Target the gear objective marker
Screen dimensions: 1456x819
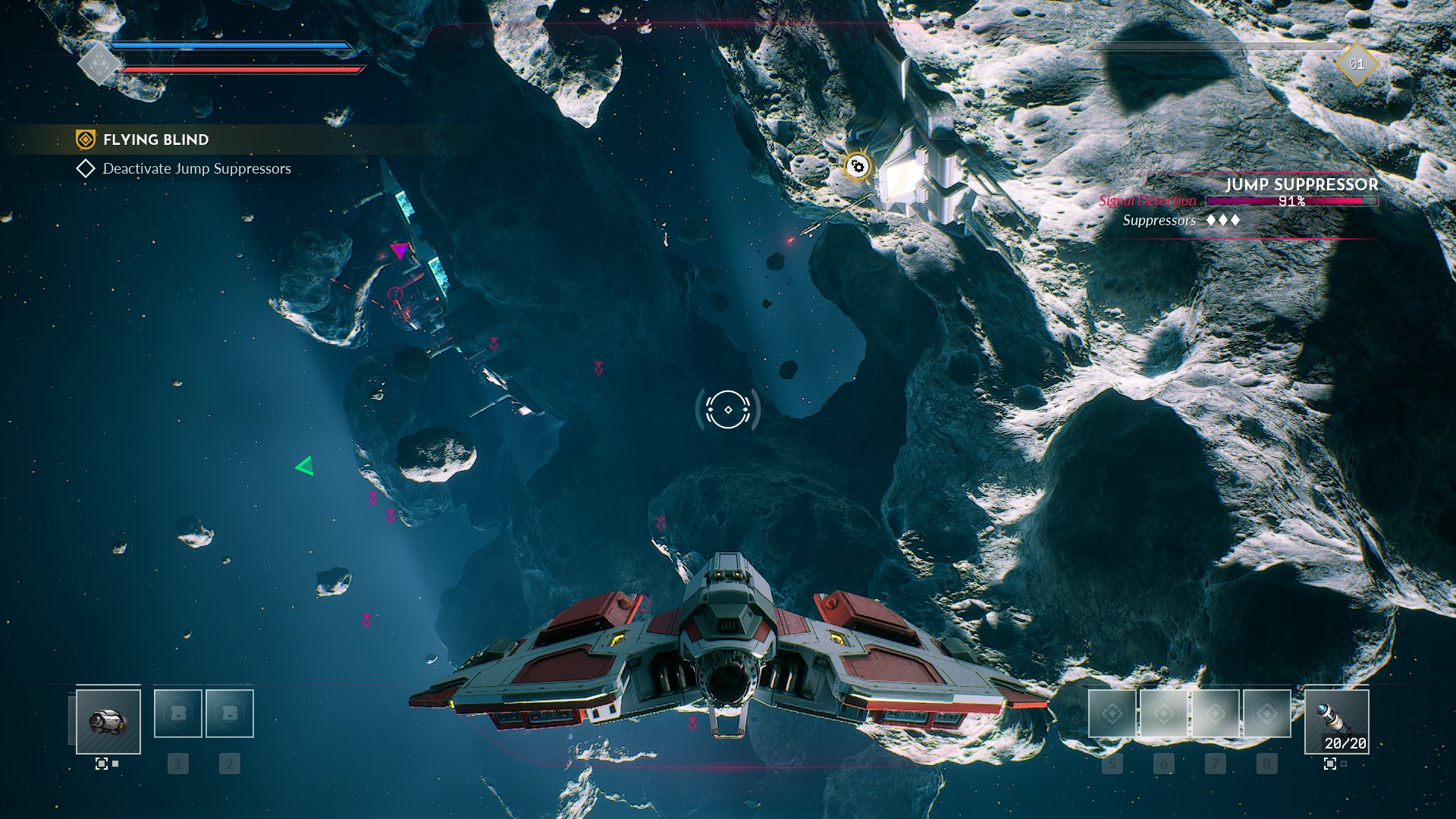(858, 166)
